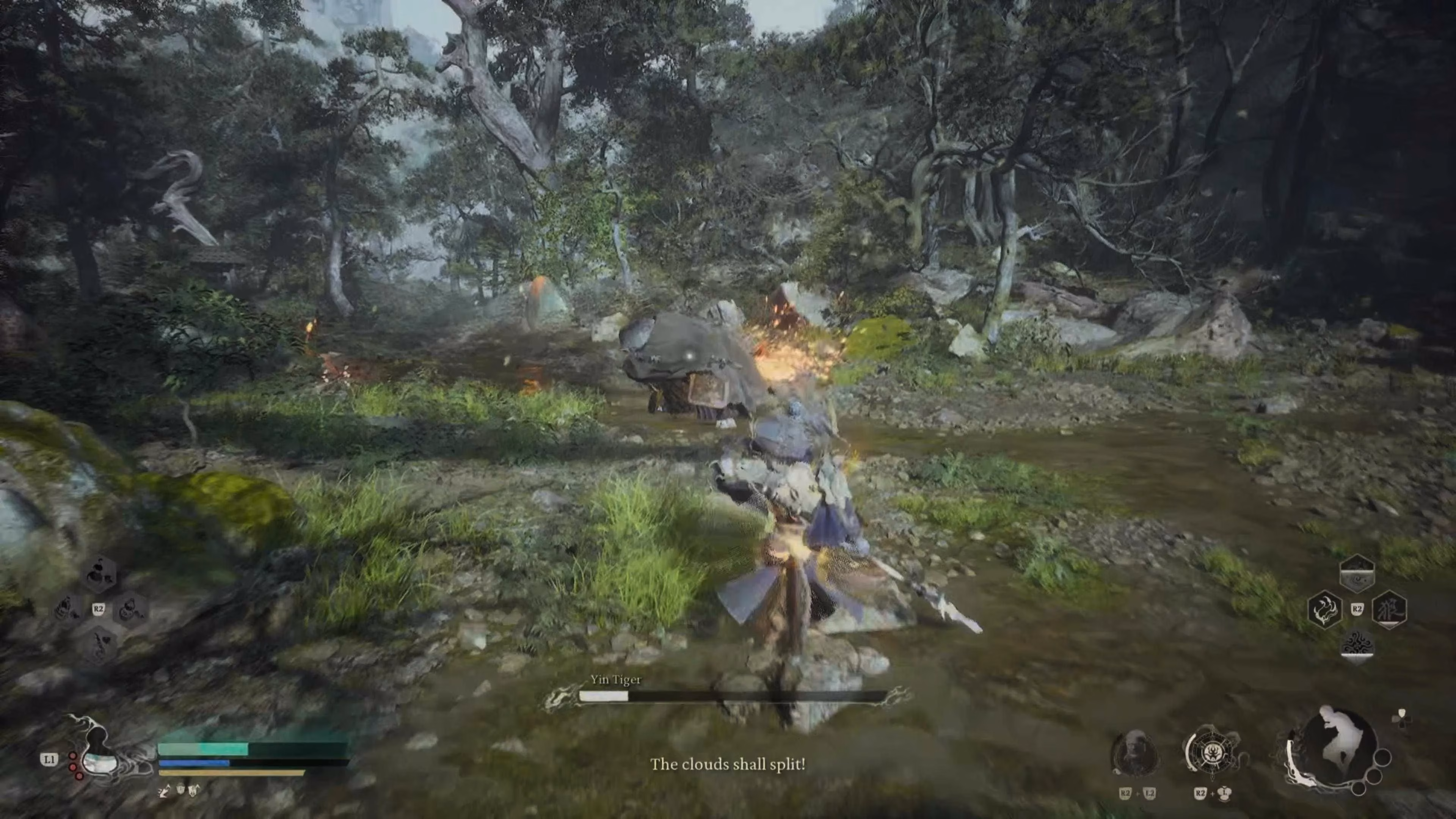Choose the right hexagon gourd item slot
Image resolution: width=1456 pixels, height=819 pixels.
130,609
